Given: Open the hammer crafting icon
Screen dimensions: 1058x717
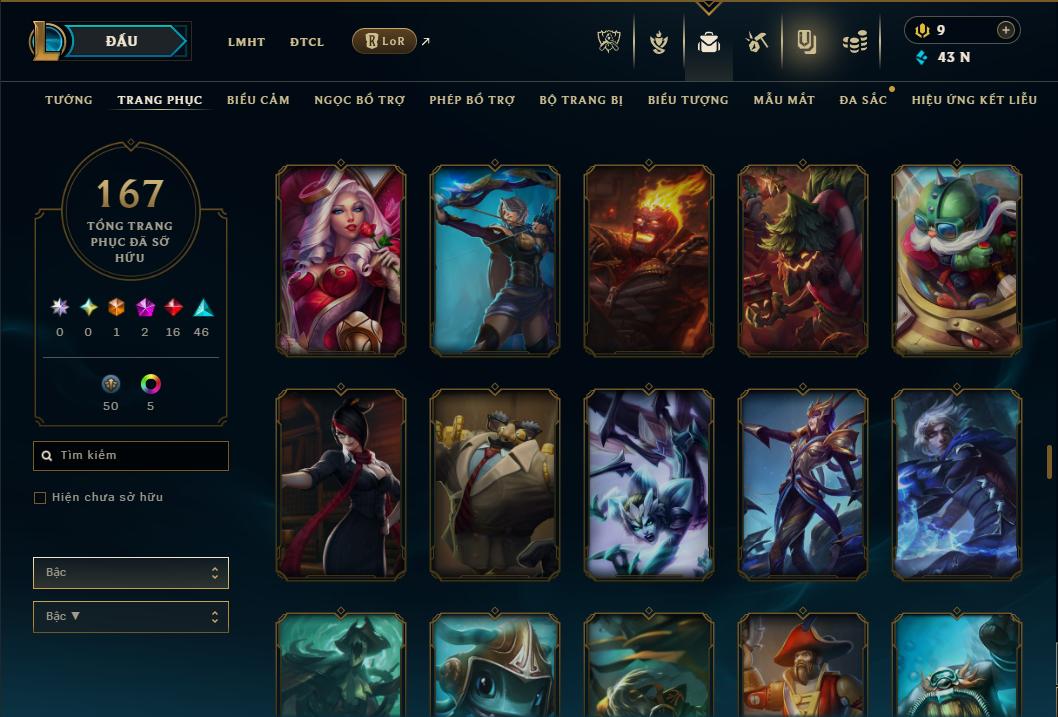Looking at the screenshot, I should (x=756, y=42).
